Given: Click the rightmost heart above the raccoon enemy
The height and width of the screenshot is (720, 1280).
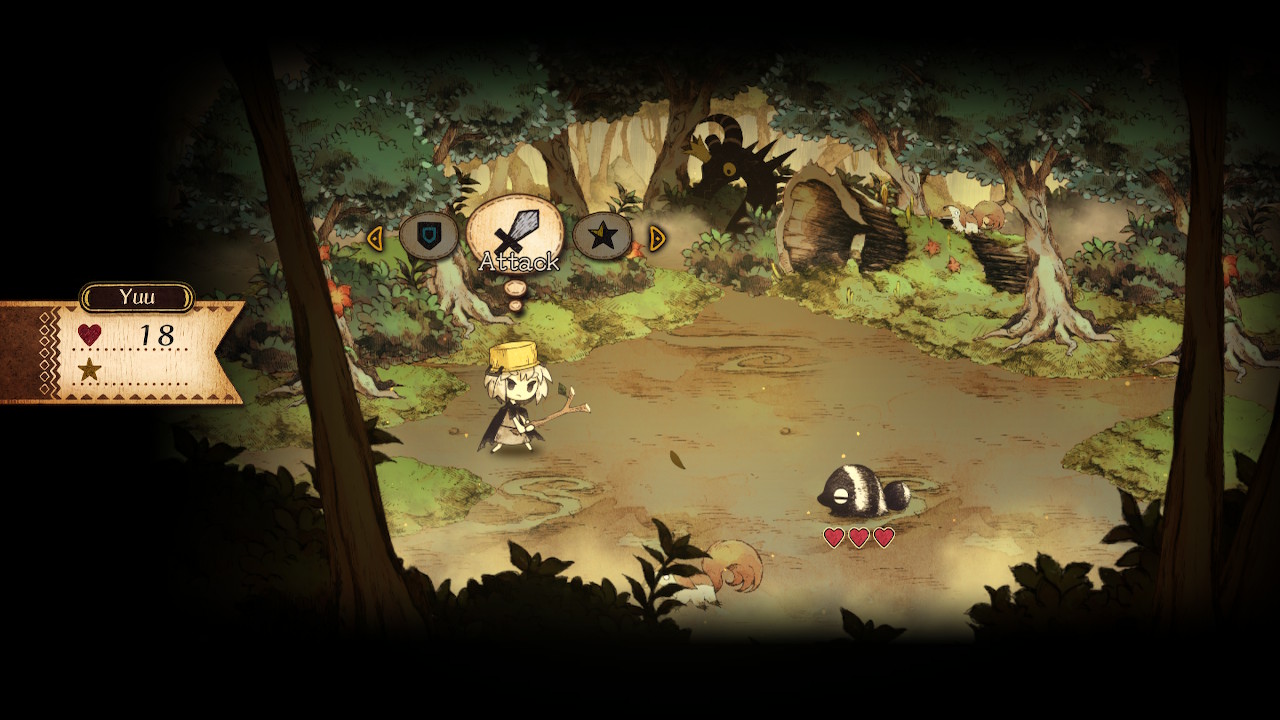Looking at the screenshot, I should coord(884,535).
